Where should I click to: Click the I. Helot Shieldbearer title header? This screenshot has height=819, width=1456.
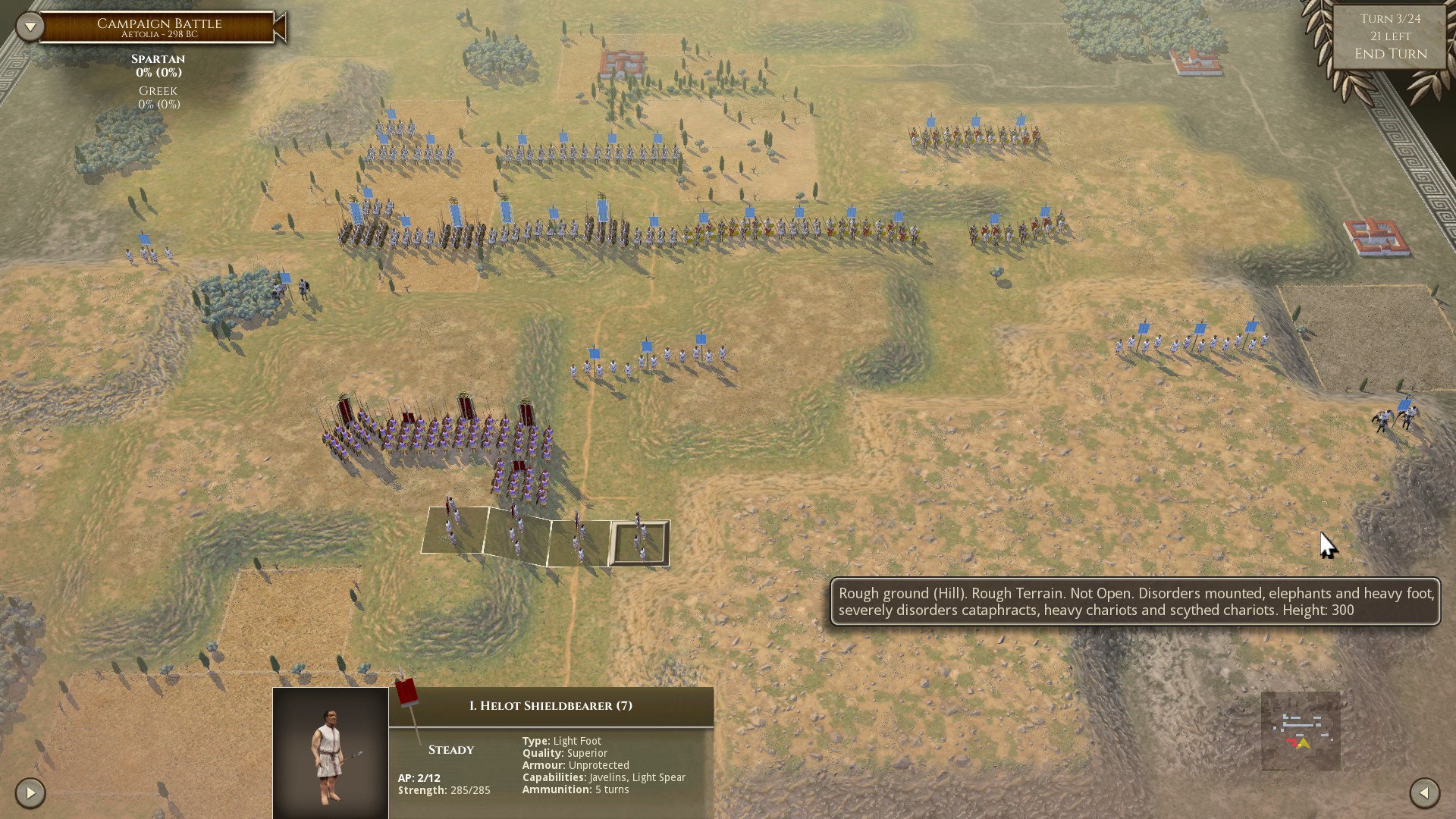point(551,704)
